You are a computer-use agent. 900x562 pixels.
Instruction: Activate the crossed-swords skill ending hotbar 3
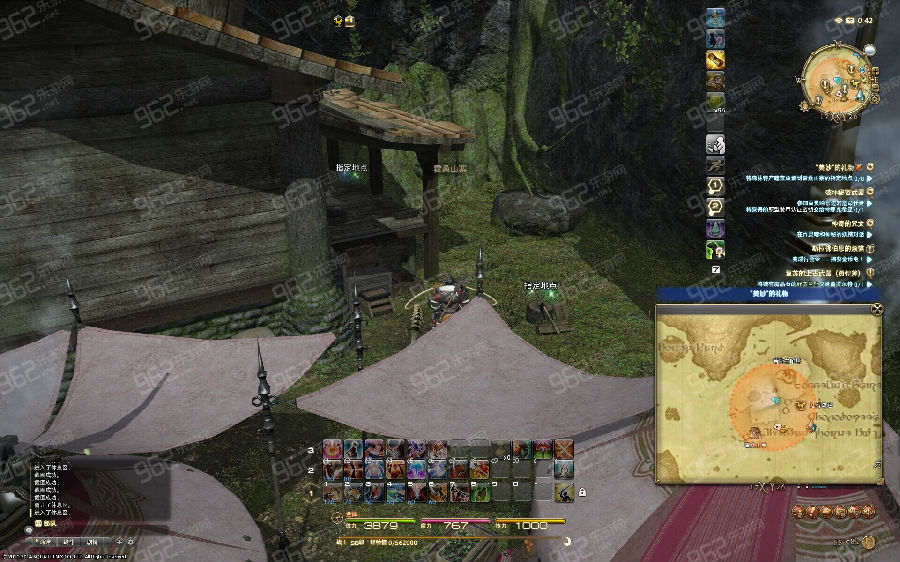[564, 449]
